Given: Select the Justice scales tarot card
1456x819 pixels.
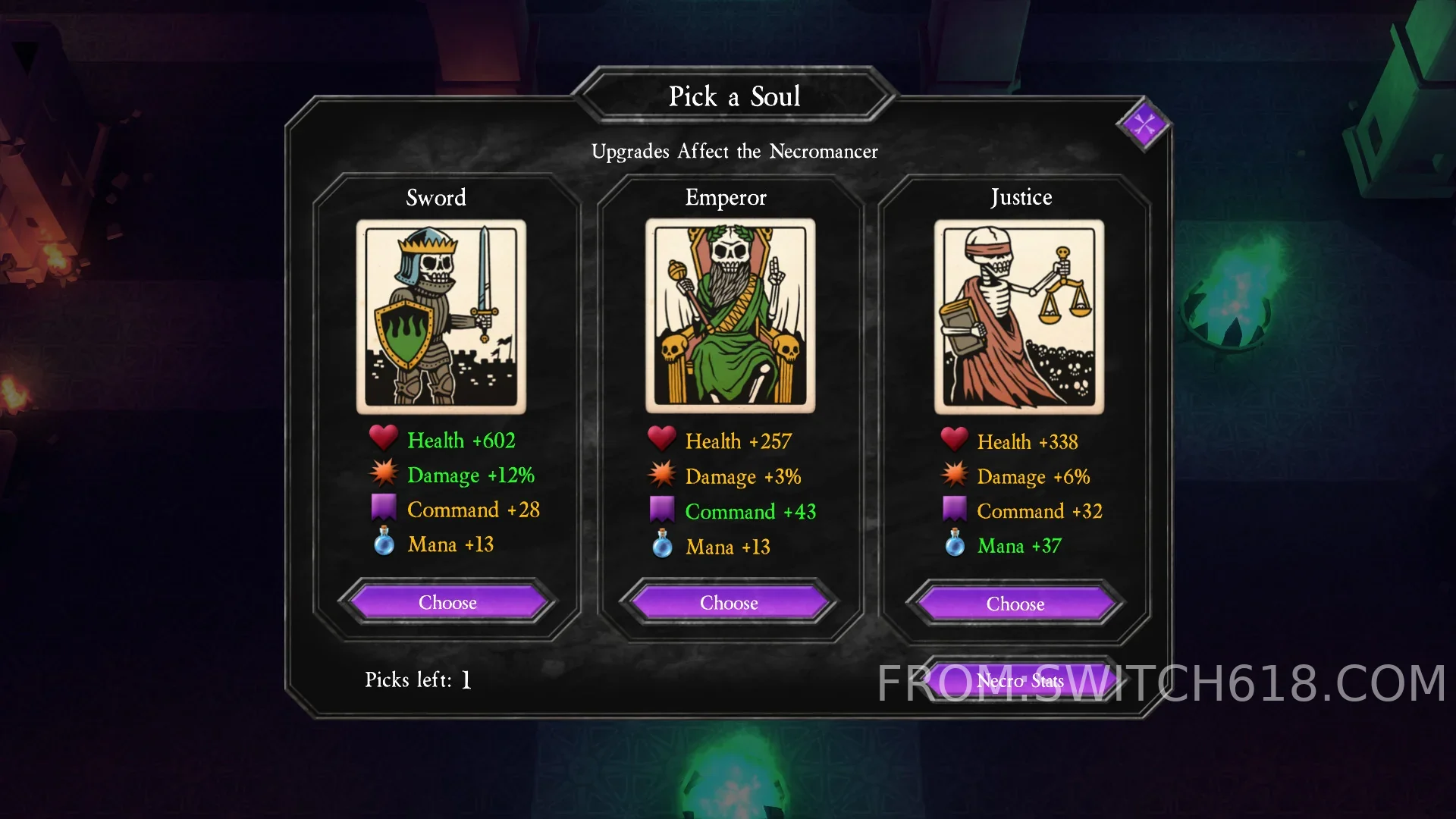Looking at the screenshot, I should click(1019, 316).
